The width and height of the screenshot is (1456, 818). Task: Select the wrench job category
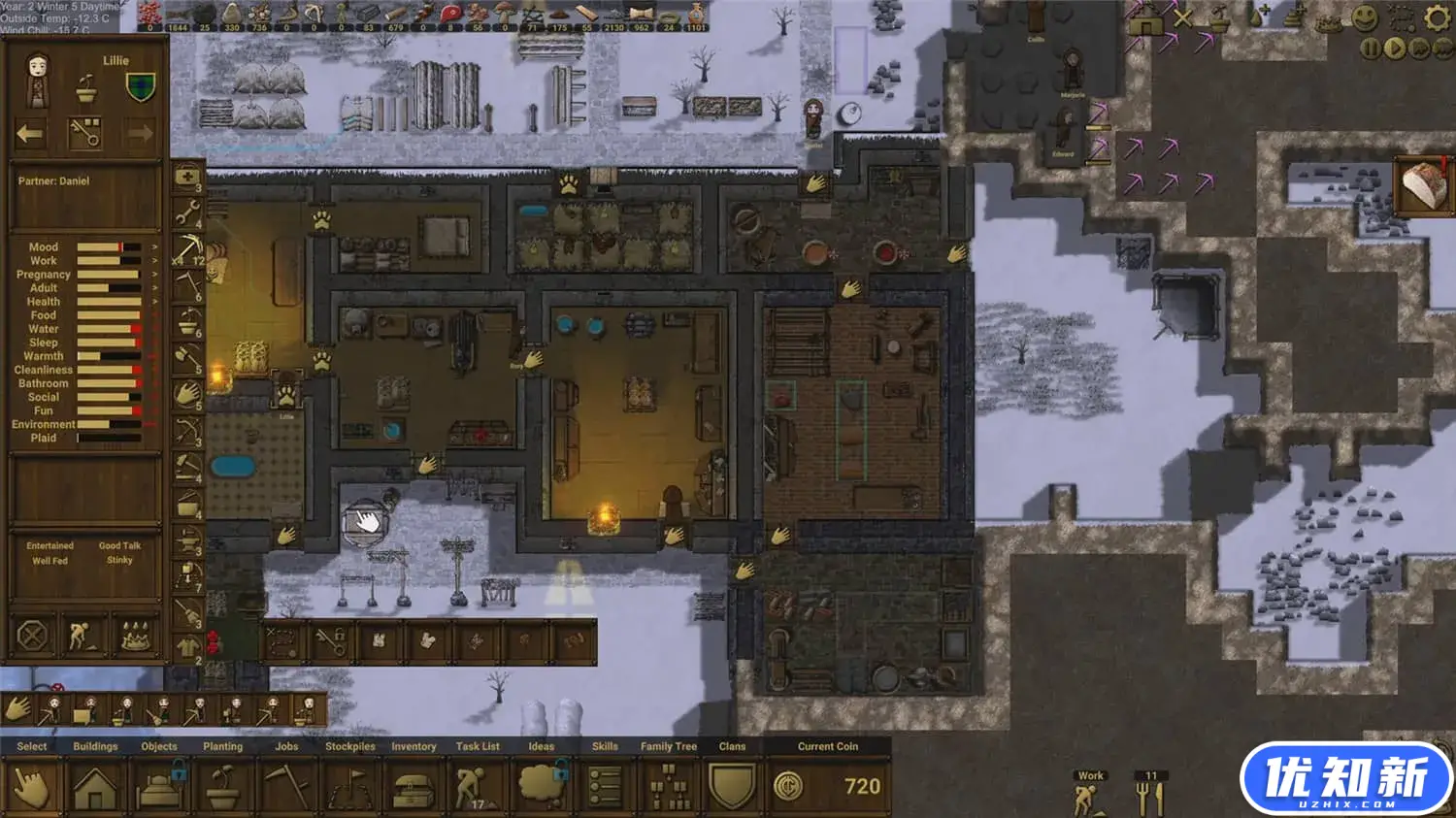pyautogui.click(x=186, y=213)
